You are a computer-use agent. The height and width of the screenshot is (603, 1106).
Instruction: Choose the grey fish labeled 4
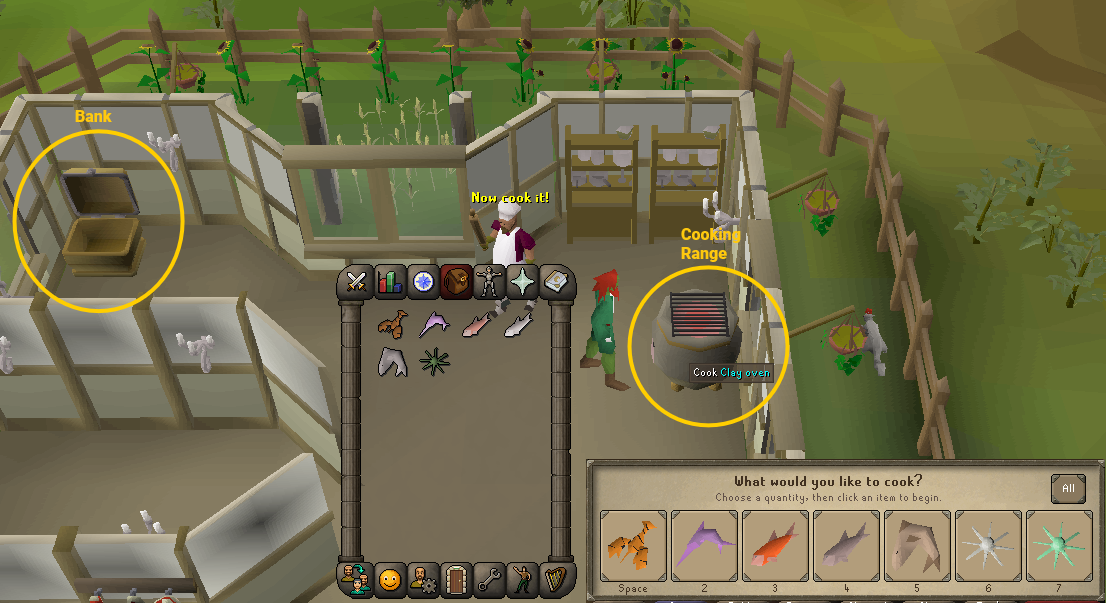coord(846,546)
